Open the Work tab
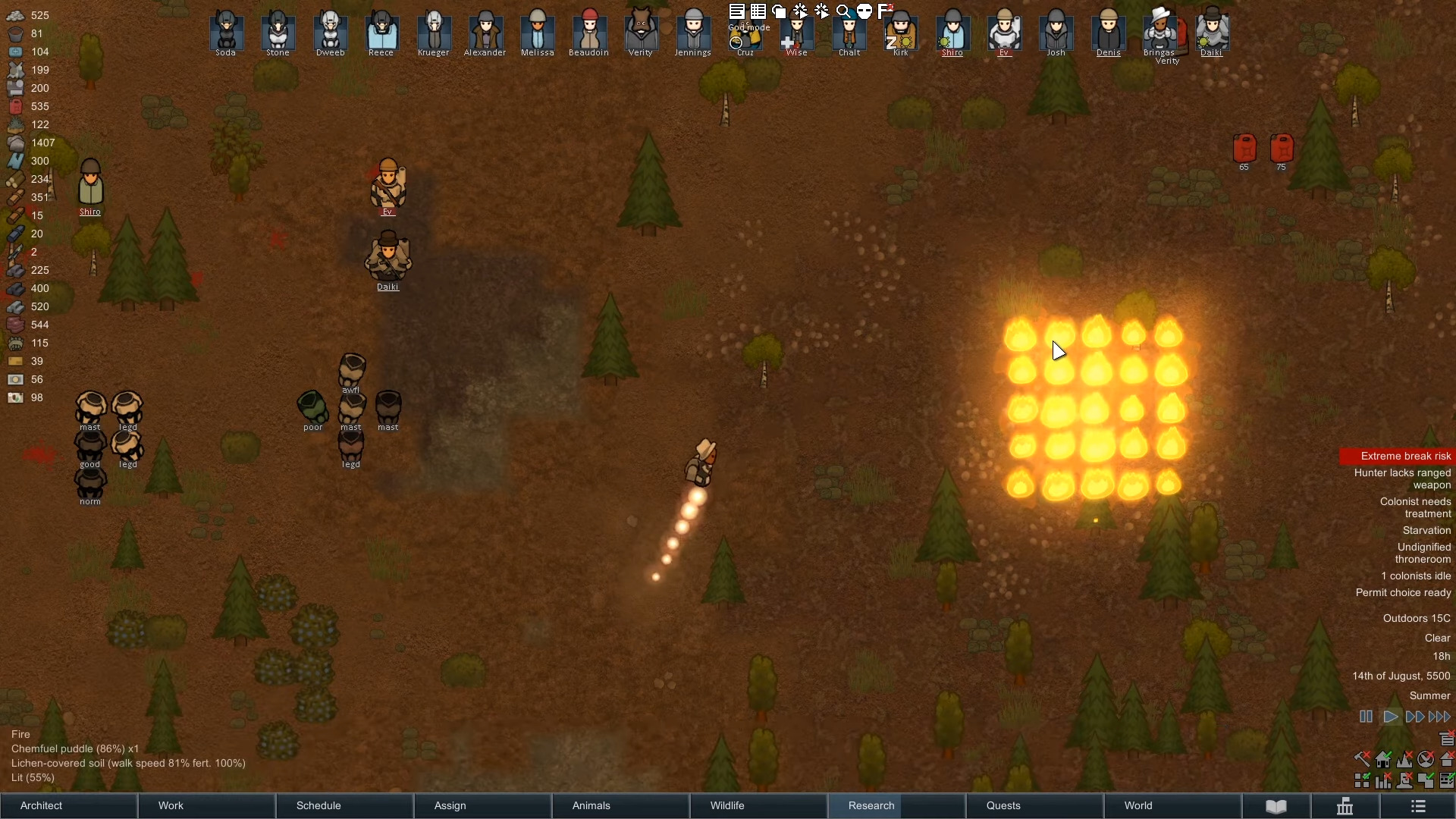This screenshot has height=819, width=1456. [x=206, y=805]
